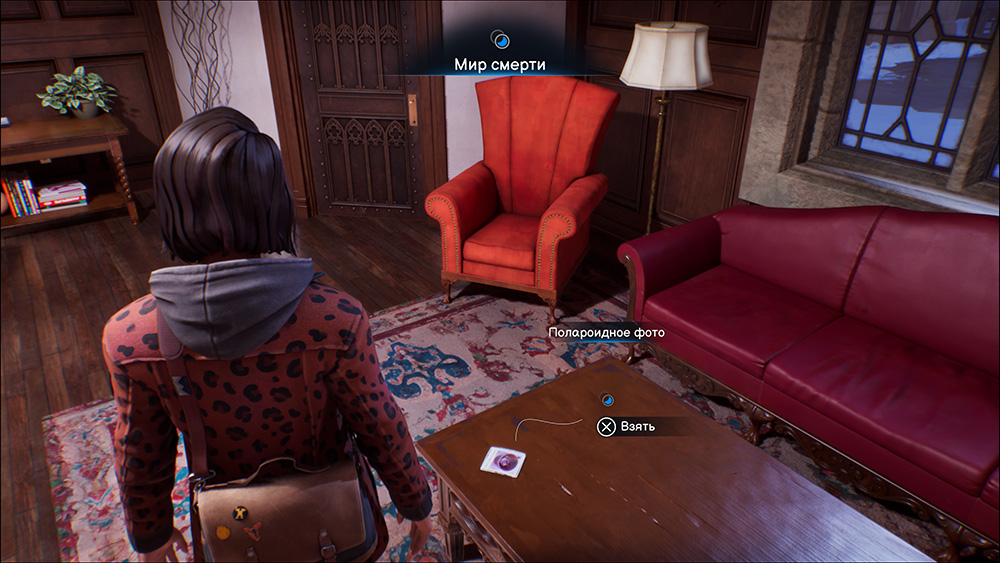The image size is (1000, 563).
Task: Select the "Взять" action for the polaroid
Action: point(626,427)
